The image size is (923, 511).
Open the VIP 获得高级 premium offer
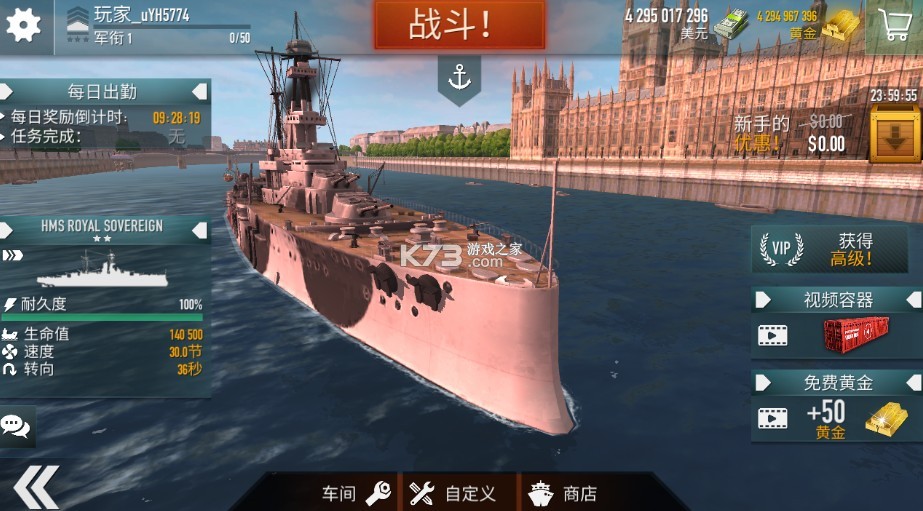[x=835, y=249]
